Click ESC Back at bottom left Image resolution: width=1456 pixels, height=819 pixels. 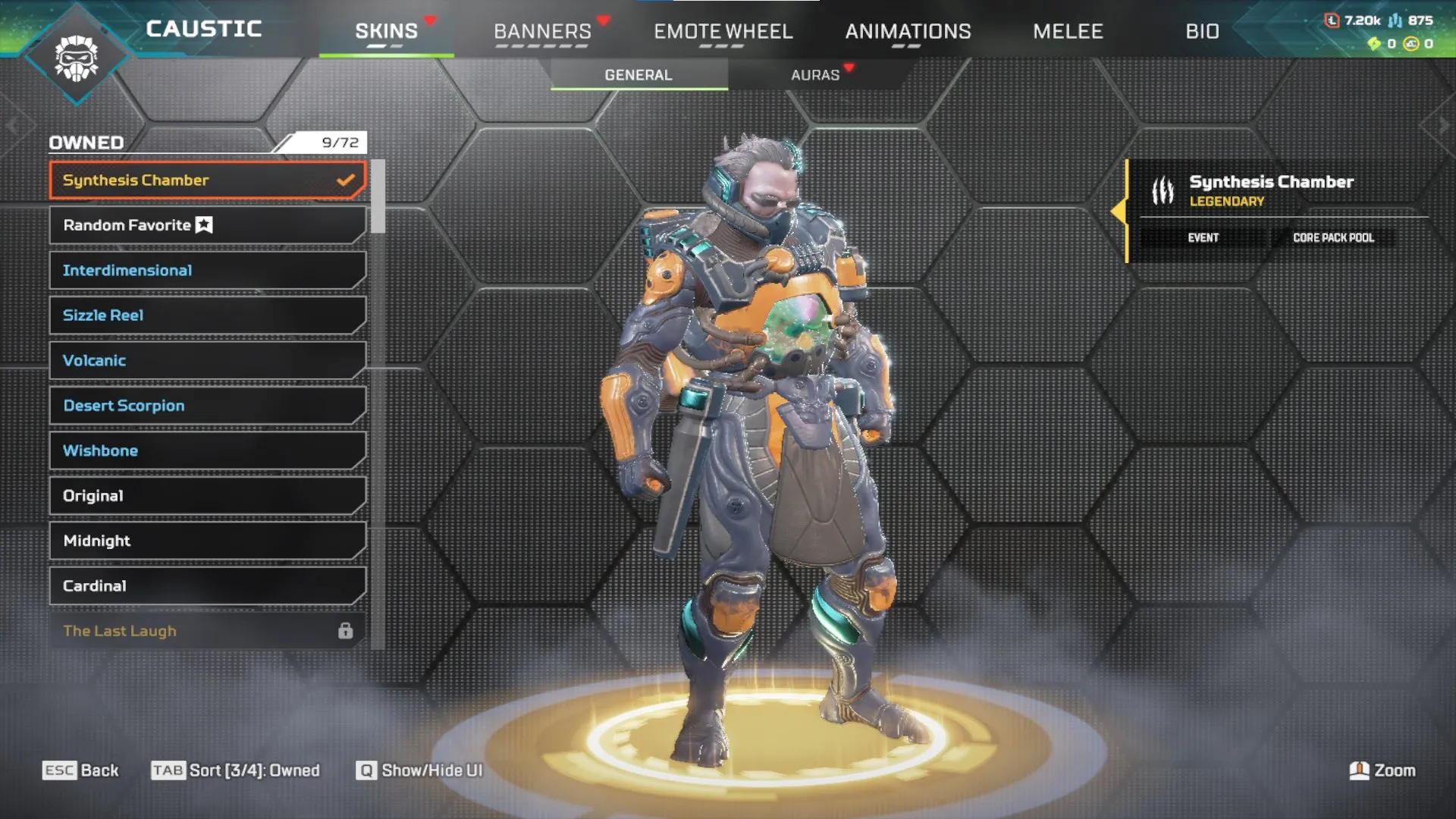81,770
